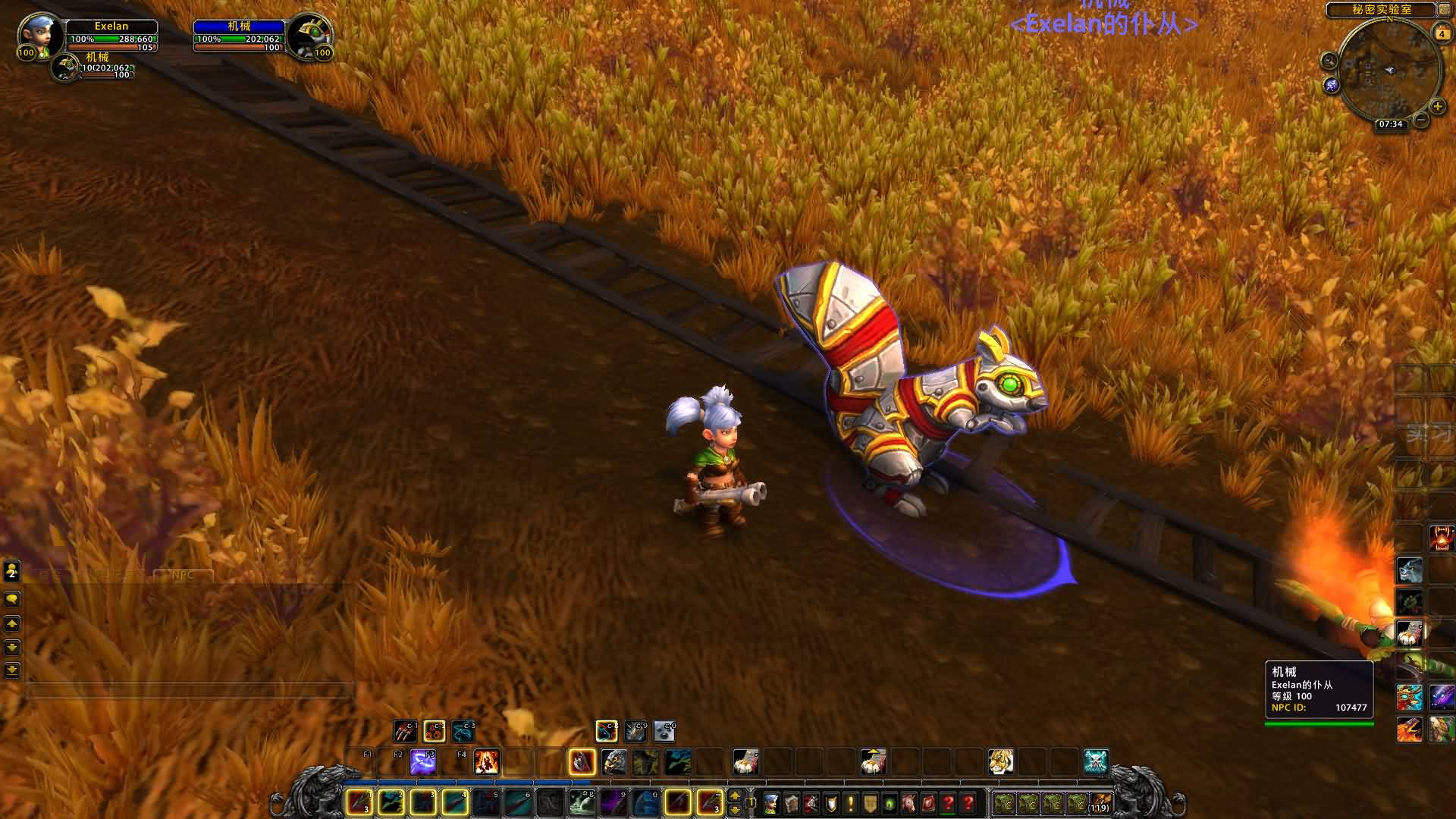Select the tiger pet icon

pos(1001,761)
